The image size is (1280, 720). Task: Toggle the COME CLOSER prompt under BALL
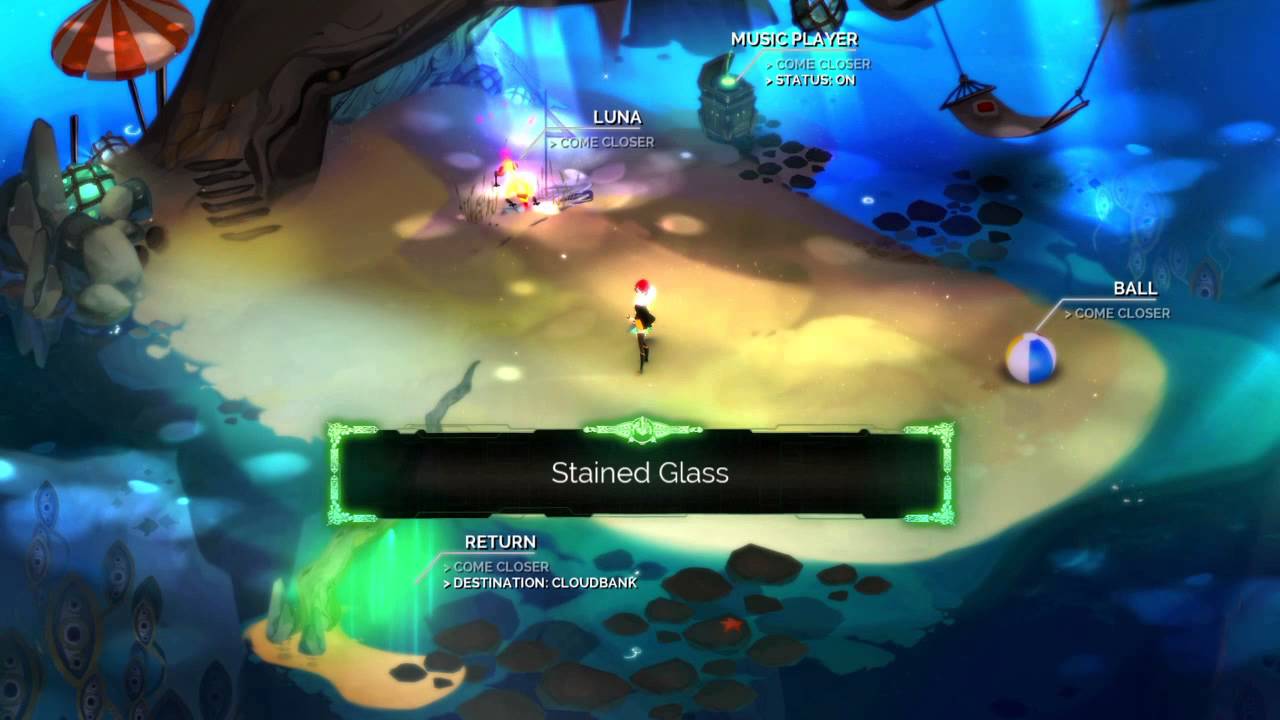(x=1118, y=313)
